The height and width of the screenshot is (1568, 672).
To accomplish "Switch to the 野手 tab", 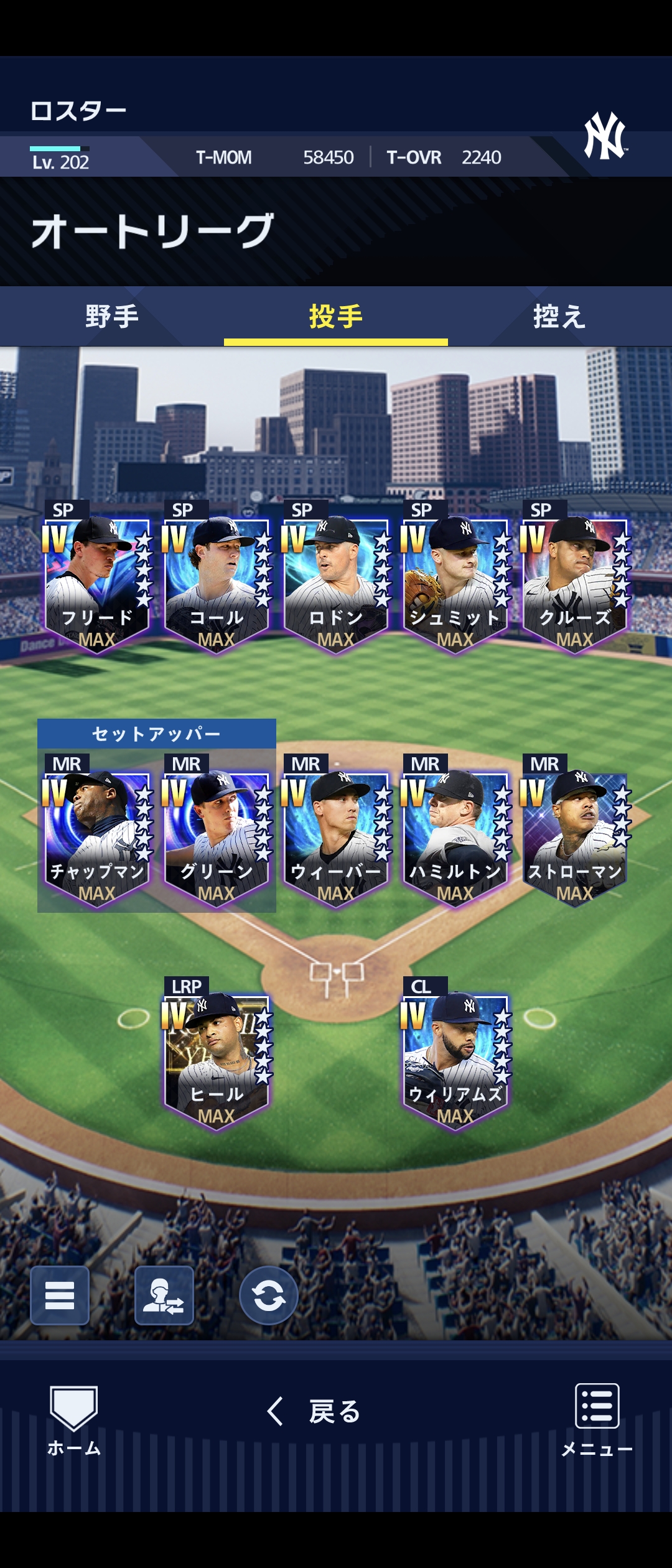I will 112,316.
